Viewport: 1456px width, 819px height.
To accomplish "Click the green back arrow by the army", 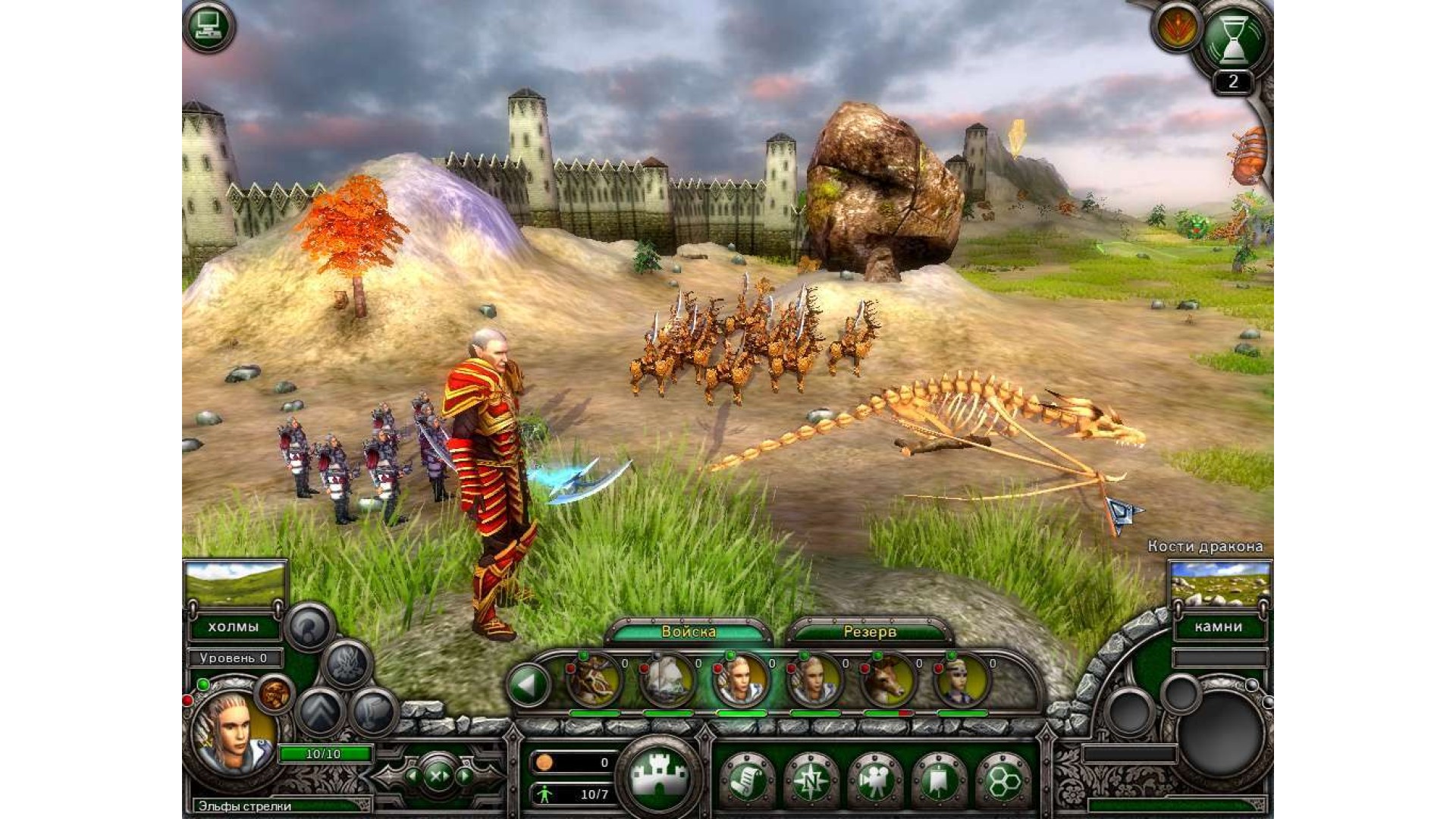I will [529, 685].
